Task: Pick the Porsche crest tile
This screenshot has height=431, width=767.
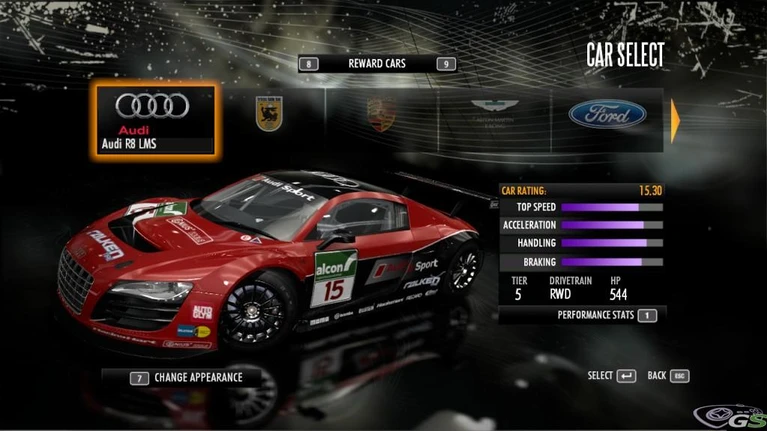Action: (x=380, y=114)
